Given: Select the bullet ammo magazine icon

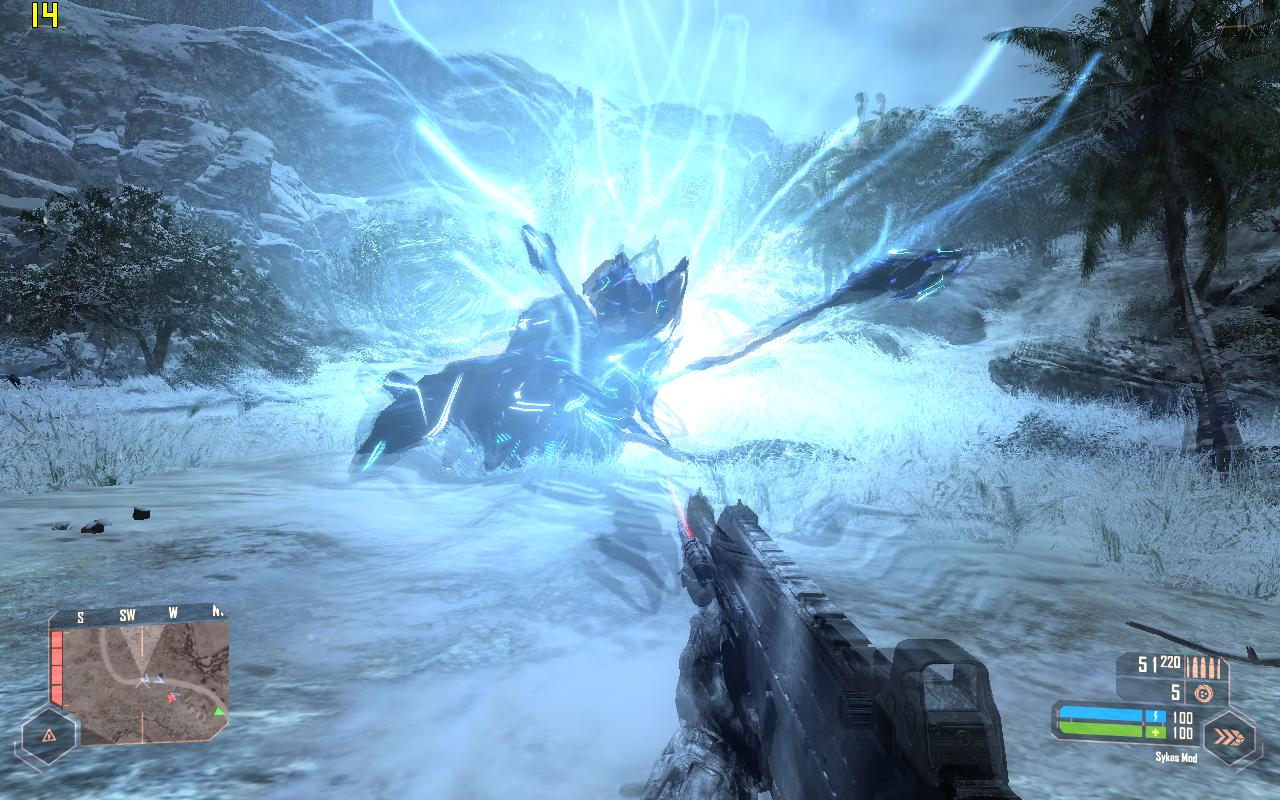Looking at the screenshot, I should [1203, 667].
